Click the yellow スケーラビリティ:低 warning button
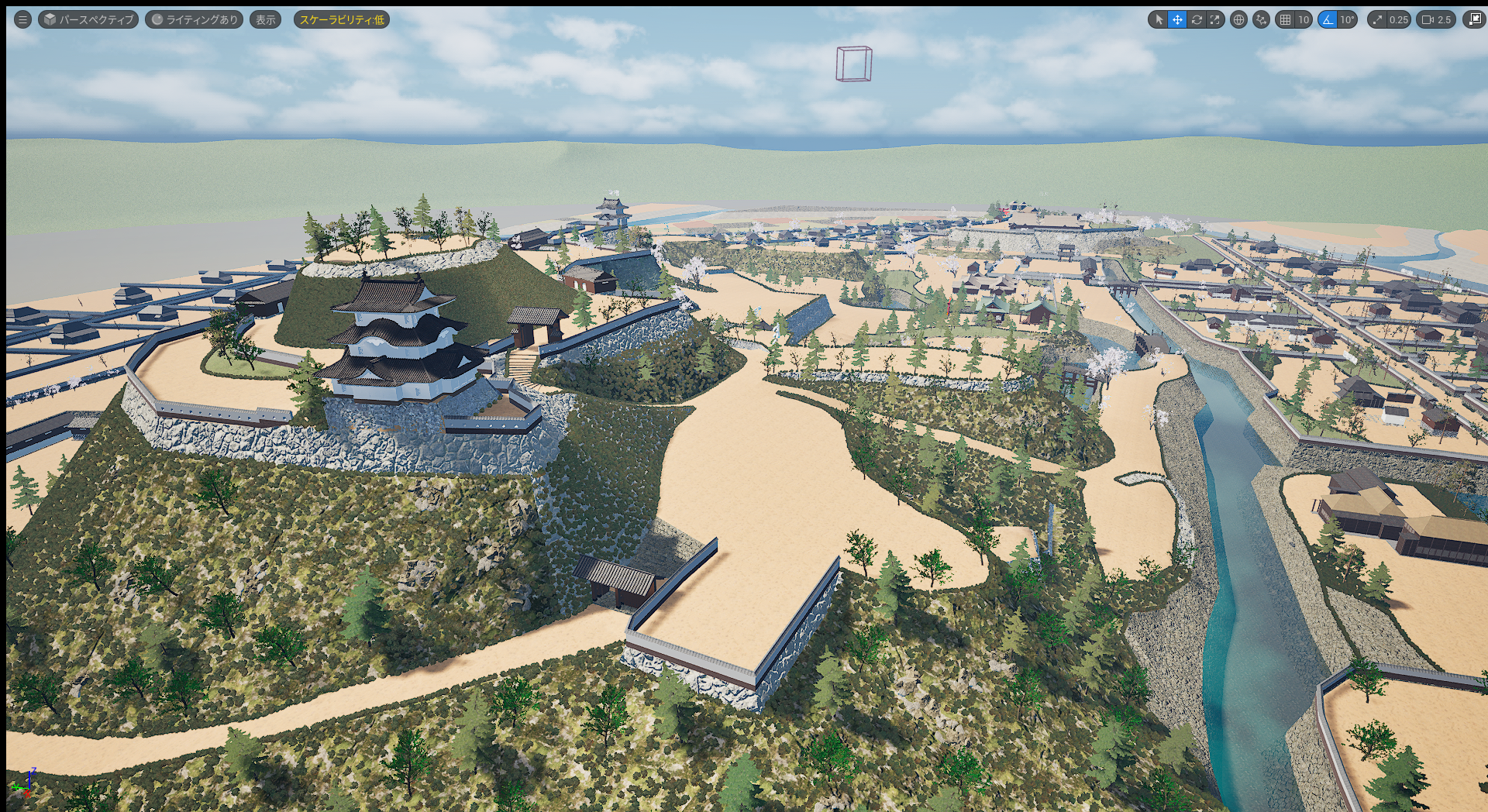 coord(341,19)
